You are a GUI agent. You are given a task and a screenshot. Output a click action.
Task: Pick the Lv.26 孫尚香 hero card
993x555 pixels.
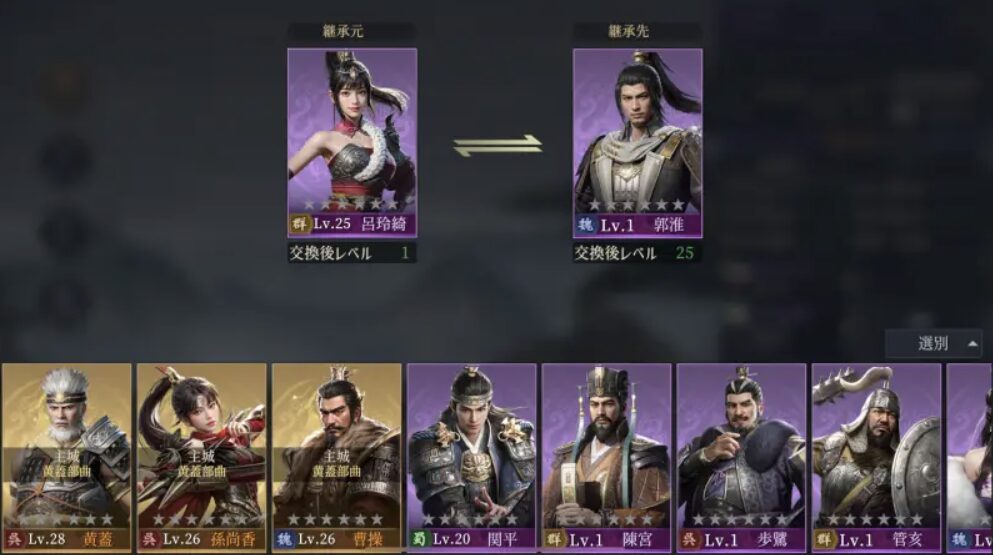tap(202, 455)
